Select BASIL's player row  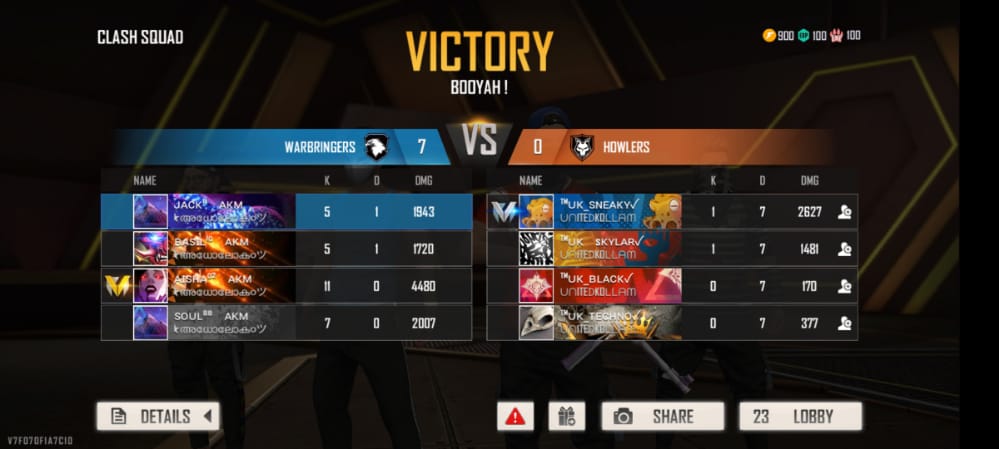click(x=287, y=248)
